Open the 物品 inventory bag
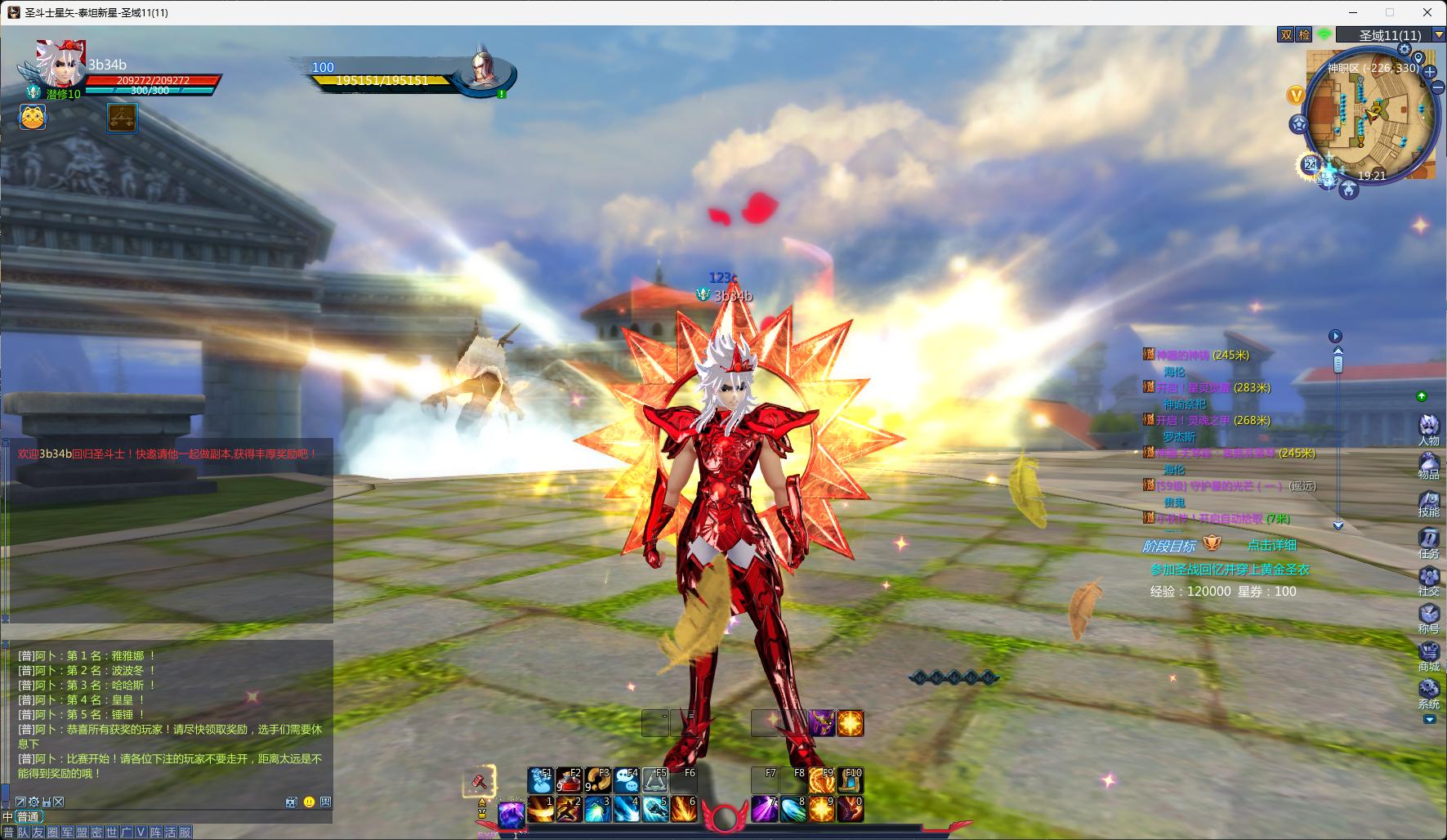Image resolution: width=1447 pixels, height=840 pixels. click(x=1428, y=465)
